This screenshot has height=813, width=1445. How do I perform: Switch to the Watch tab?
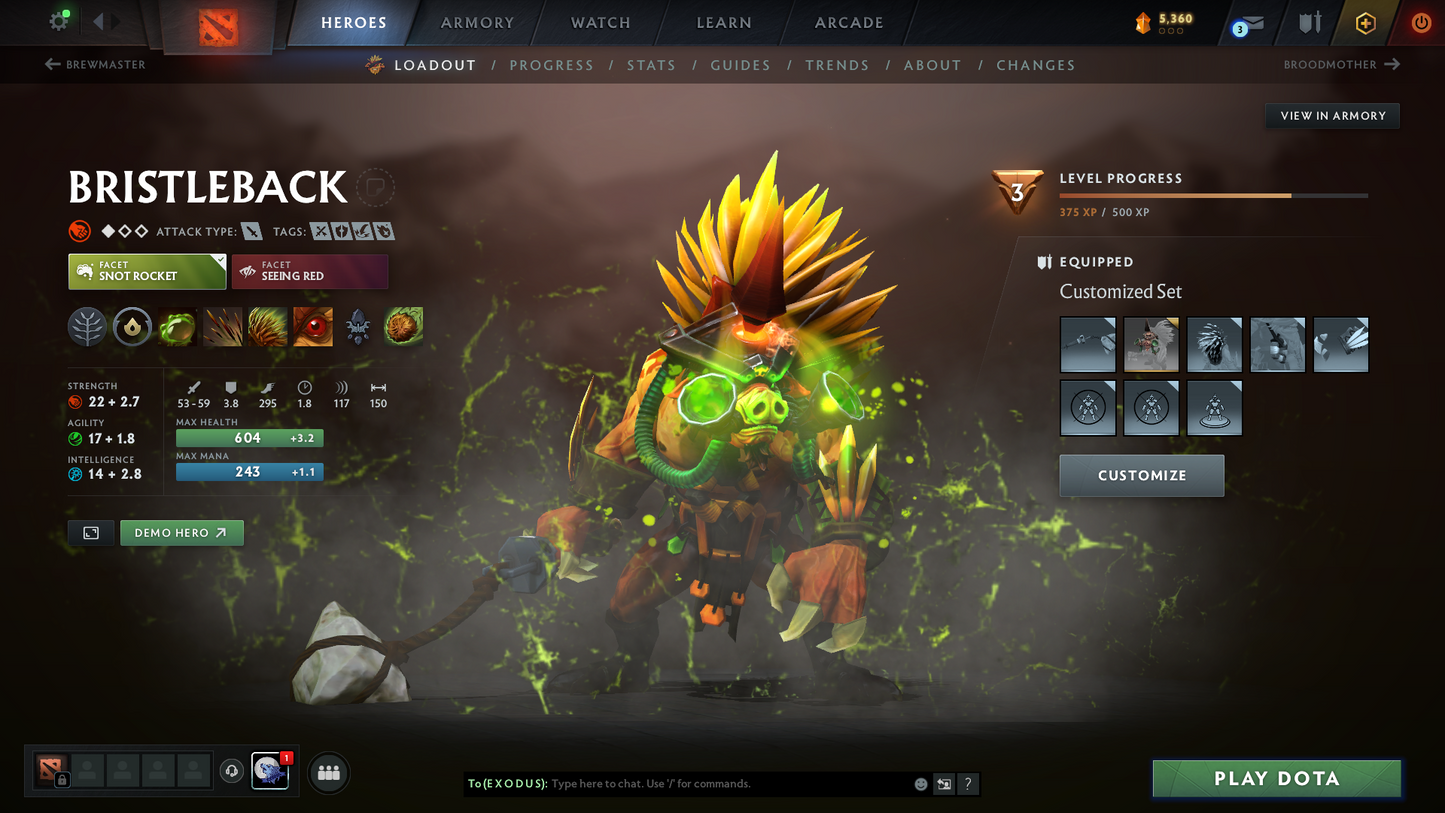[x=600, y=23]
